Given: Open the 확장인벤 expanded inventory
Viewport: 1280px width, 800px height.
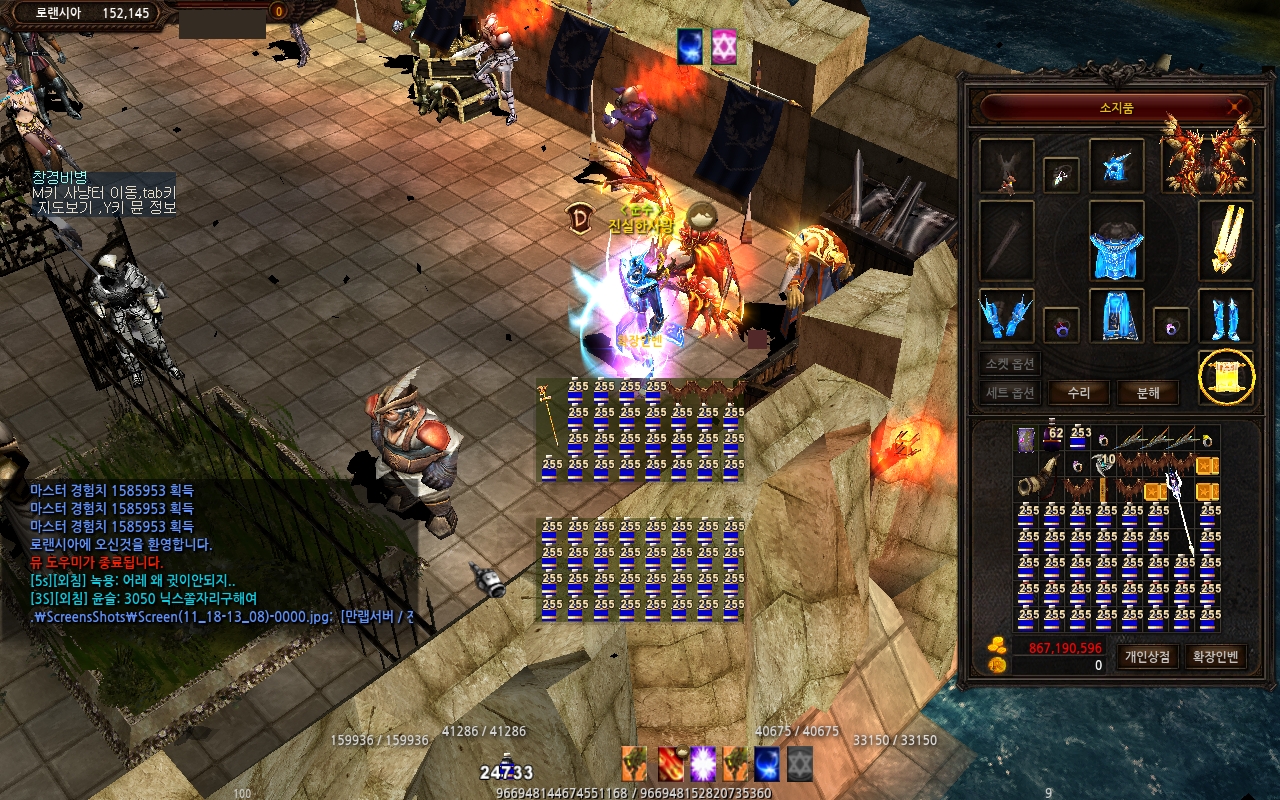Looking at the screenshot, I should [1216, 657].
